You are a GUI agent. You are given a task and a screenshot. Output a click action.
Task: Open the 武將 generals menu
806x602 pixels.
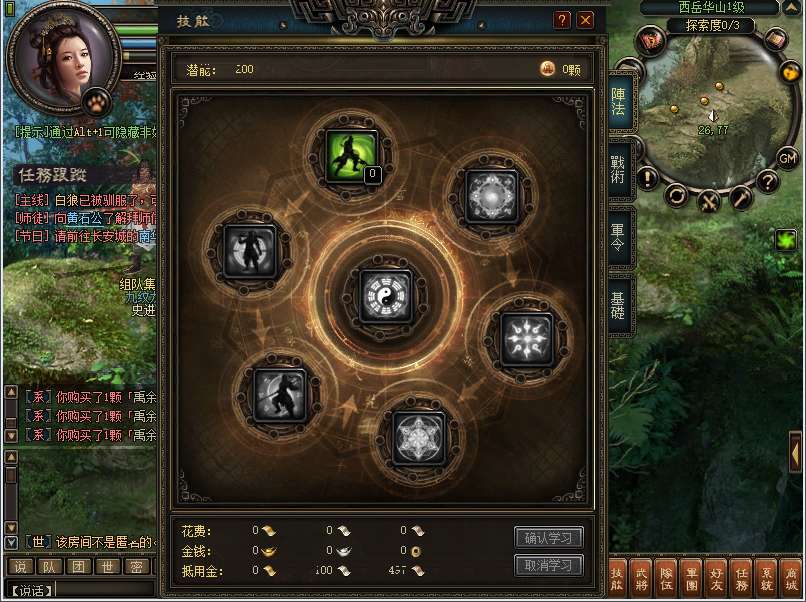point(643,579)
